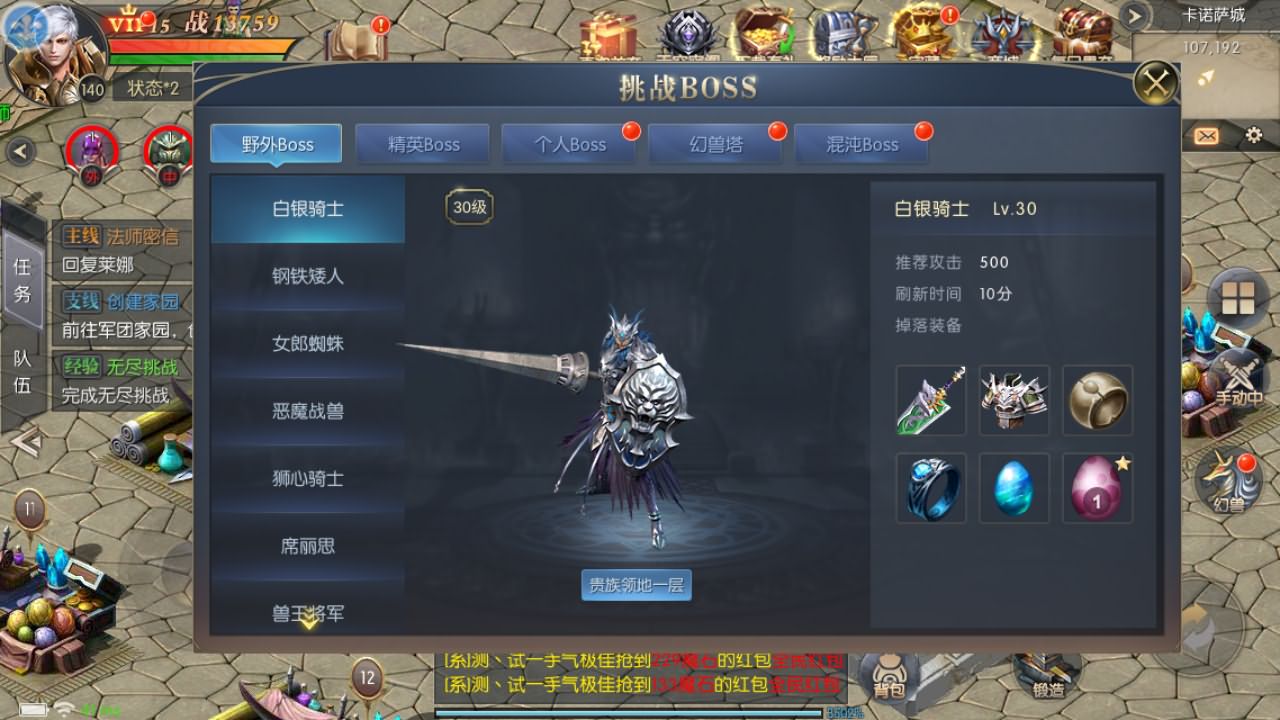
Task: Click the sword drop item thumbnail
Action: pyautogui.click(x=929, y=400)
